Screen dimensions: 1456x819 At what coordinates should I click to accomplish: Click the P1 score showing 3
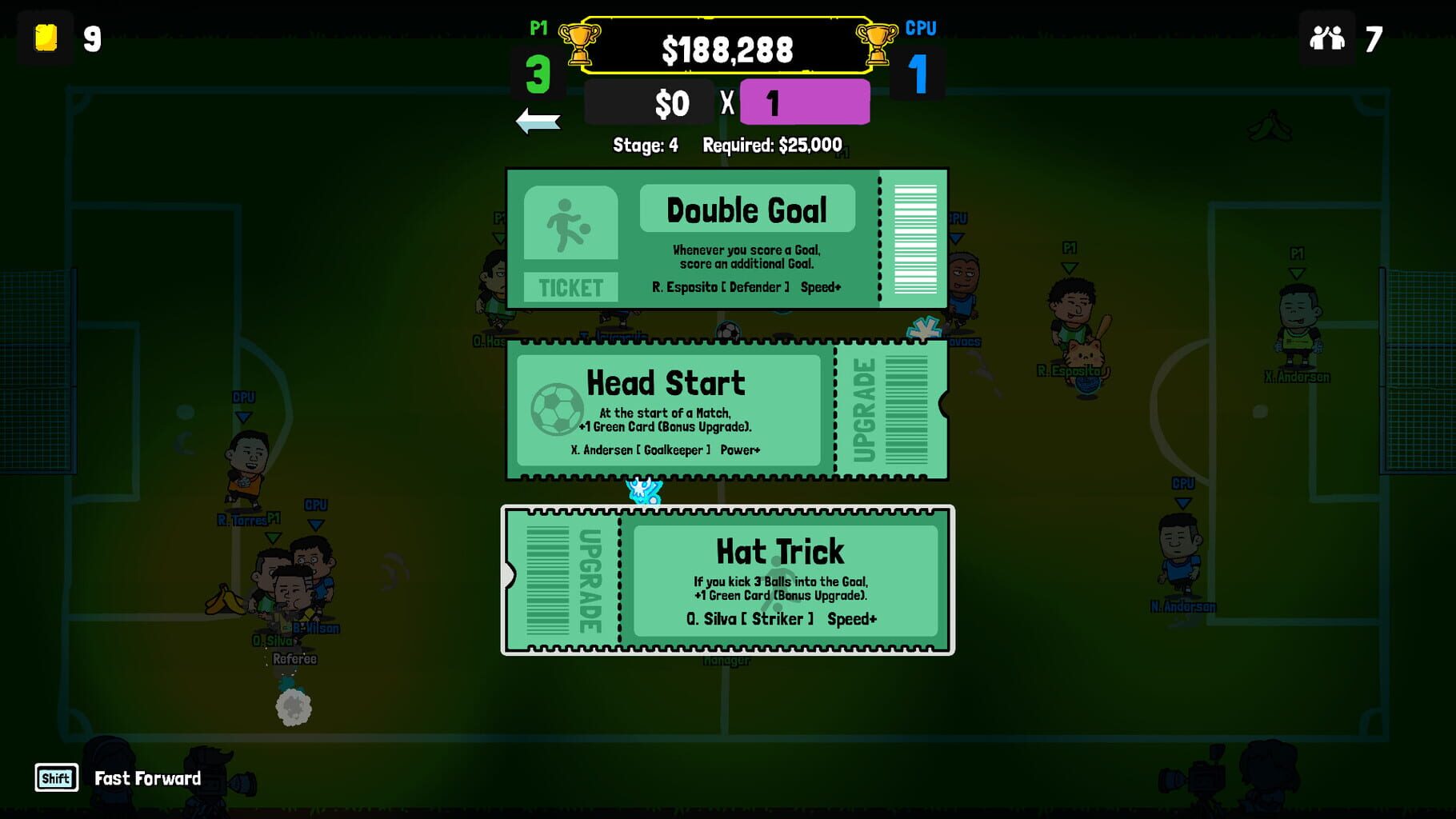pyautogui.click(x=539, y=74)
